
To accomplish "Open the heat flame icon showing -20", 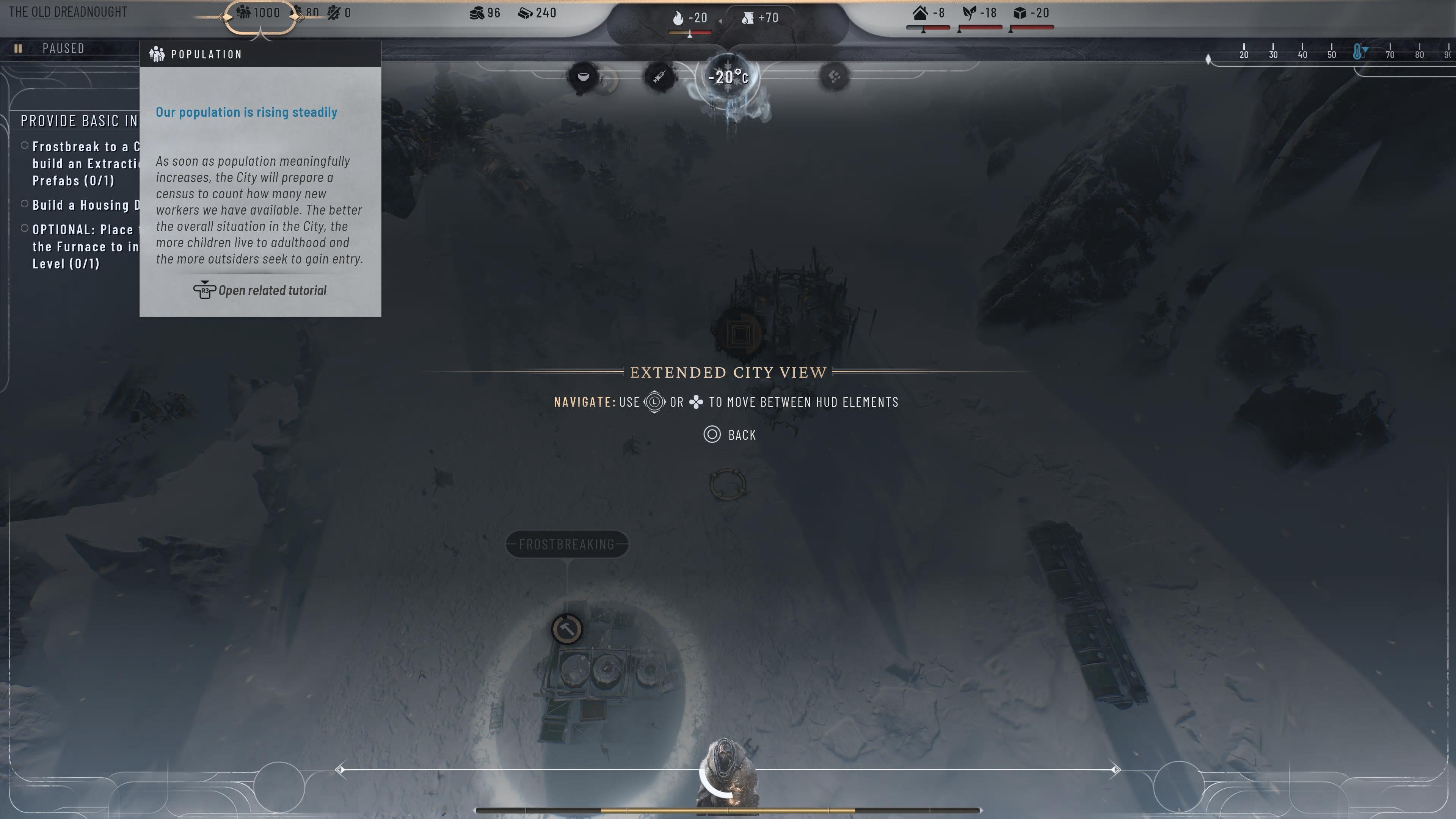I will coord(678,17).
